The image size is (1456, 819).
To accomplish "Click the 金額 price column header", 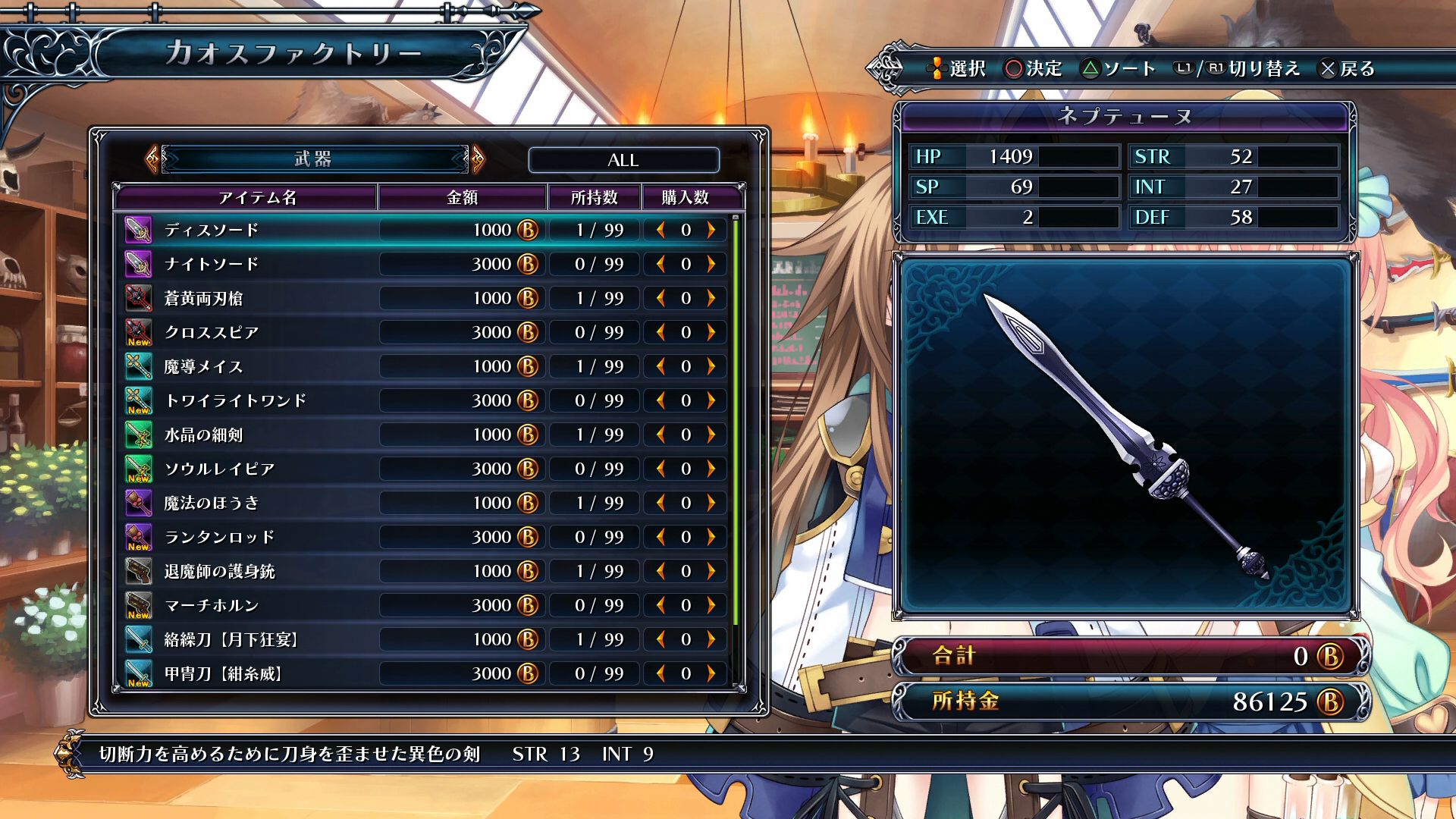I will pos(462,197).
